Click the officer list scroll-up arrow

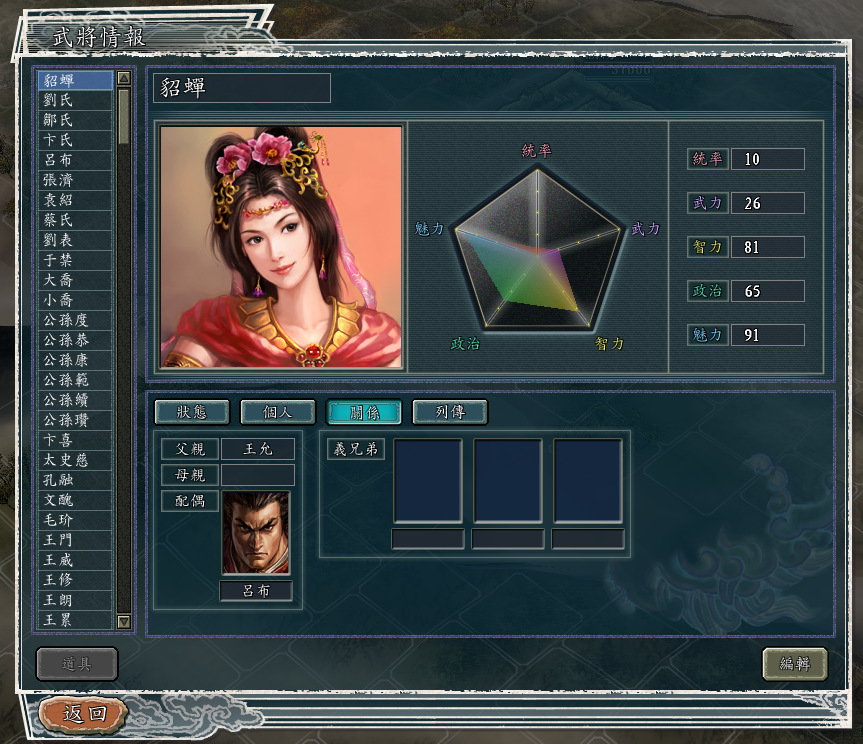(124, 78)
